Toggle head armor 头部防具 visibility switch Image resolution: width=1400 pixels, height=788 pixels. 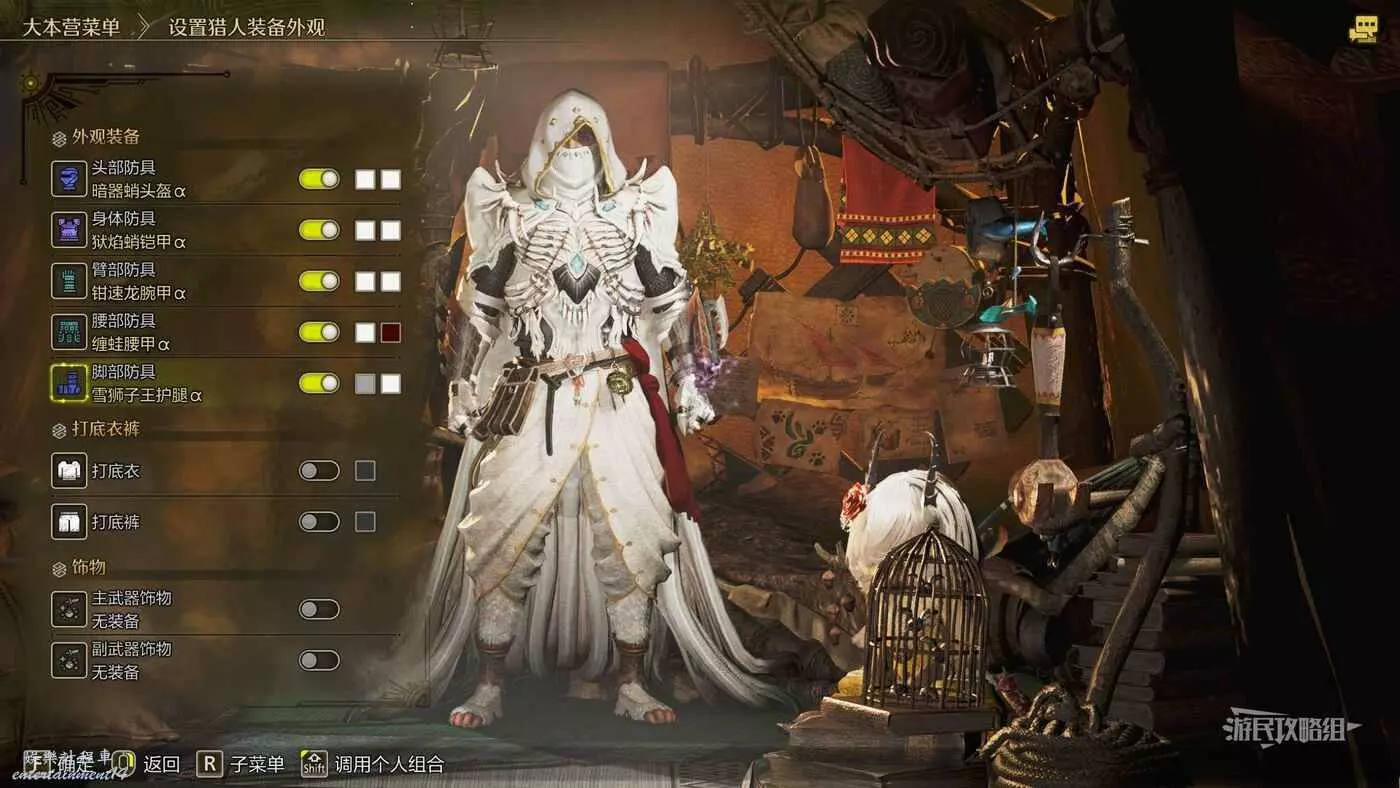coord(319,179)
